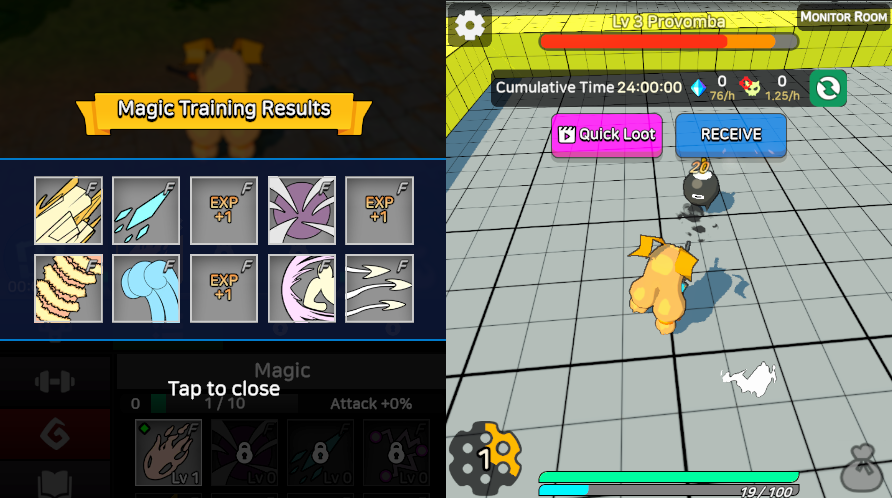Open the Monitor Room label

point(843,17)
